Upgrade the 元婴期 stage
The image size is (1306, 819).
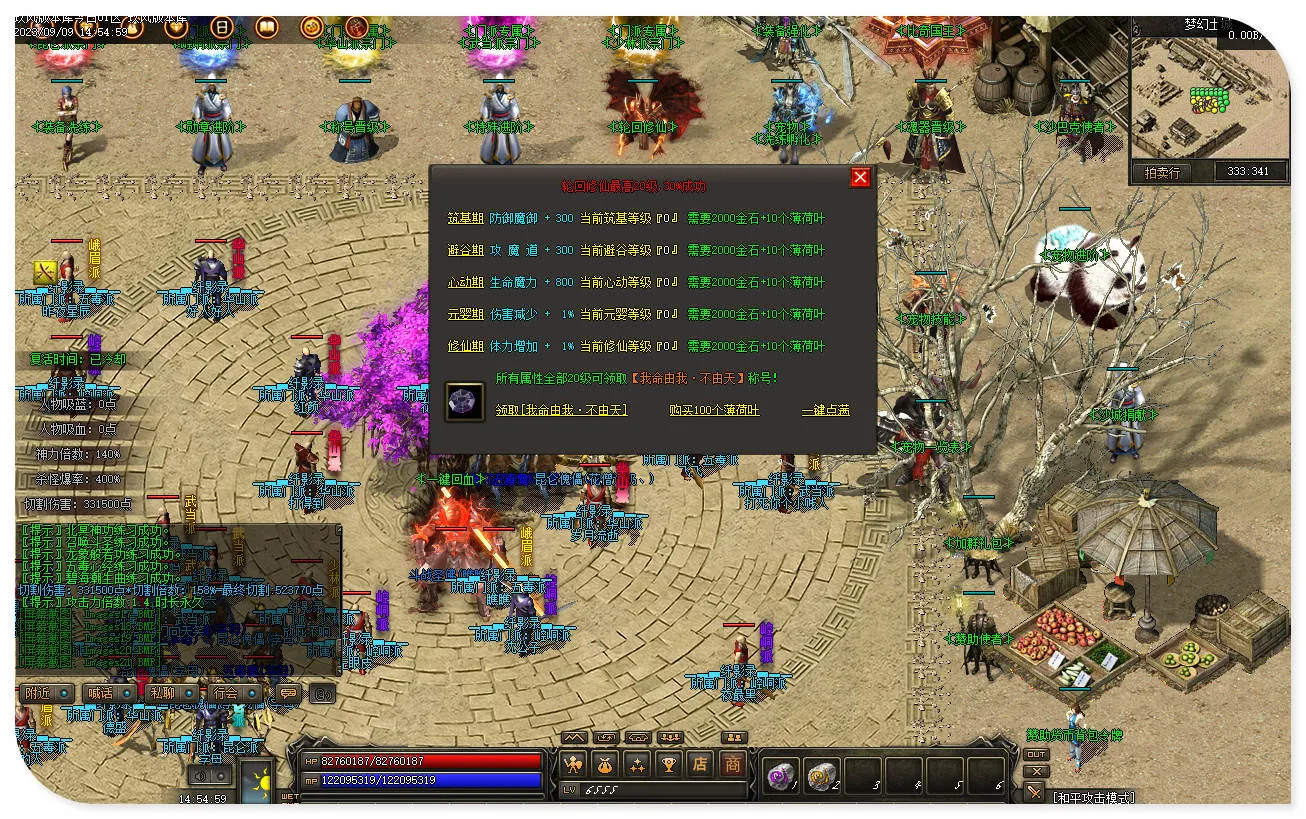click(465, 314)
